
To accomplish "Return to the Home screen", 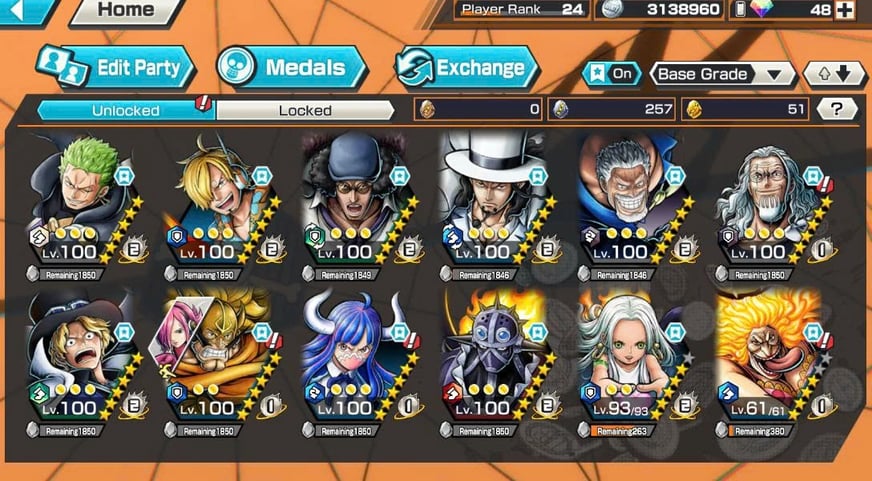I will pos(124,11).
